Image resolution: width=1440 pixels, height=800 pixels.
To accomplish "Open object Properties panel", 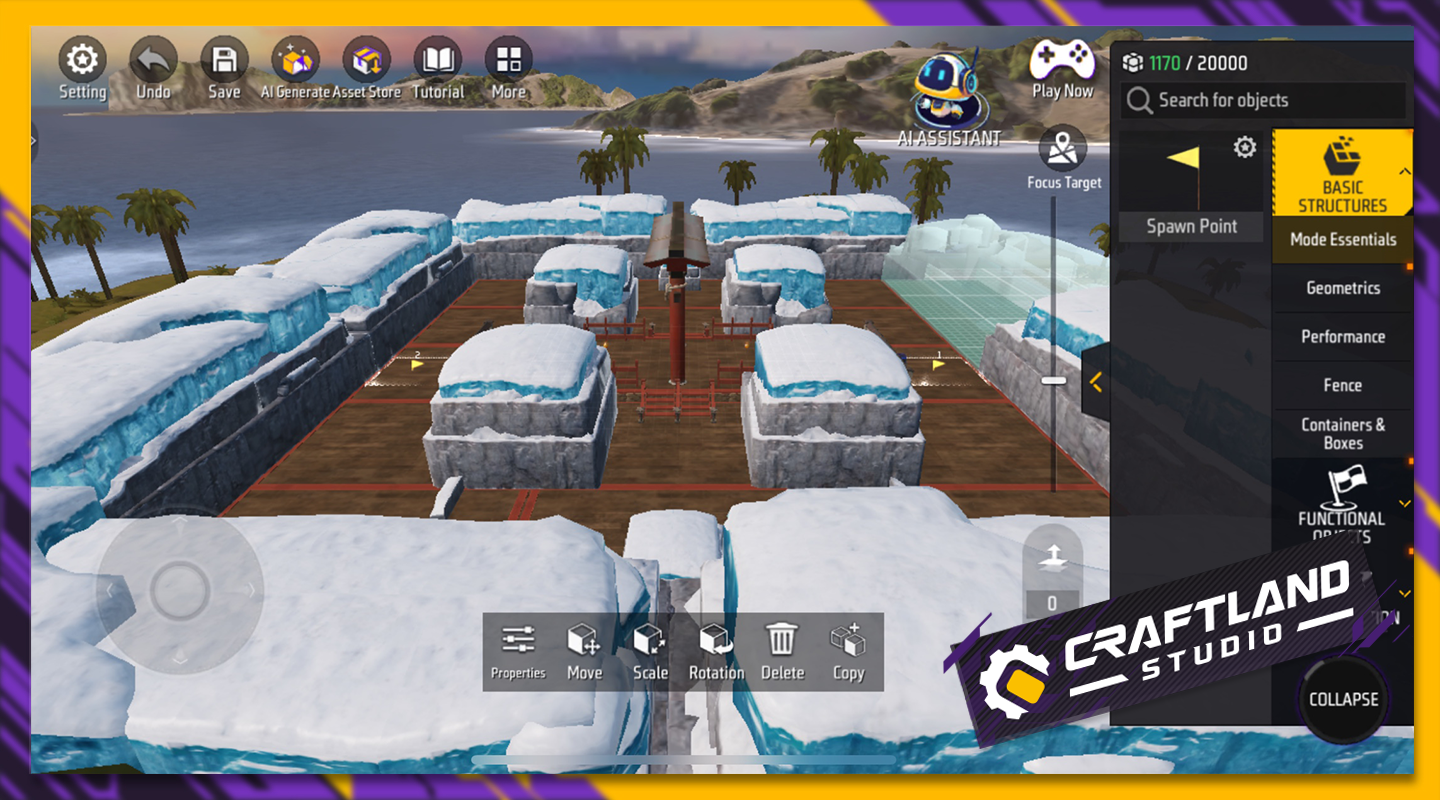I will [518, 652].
